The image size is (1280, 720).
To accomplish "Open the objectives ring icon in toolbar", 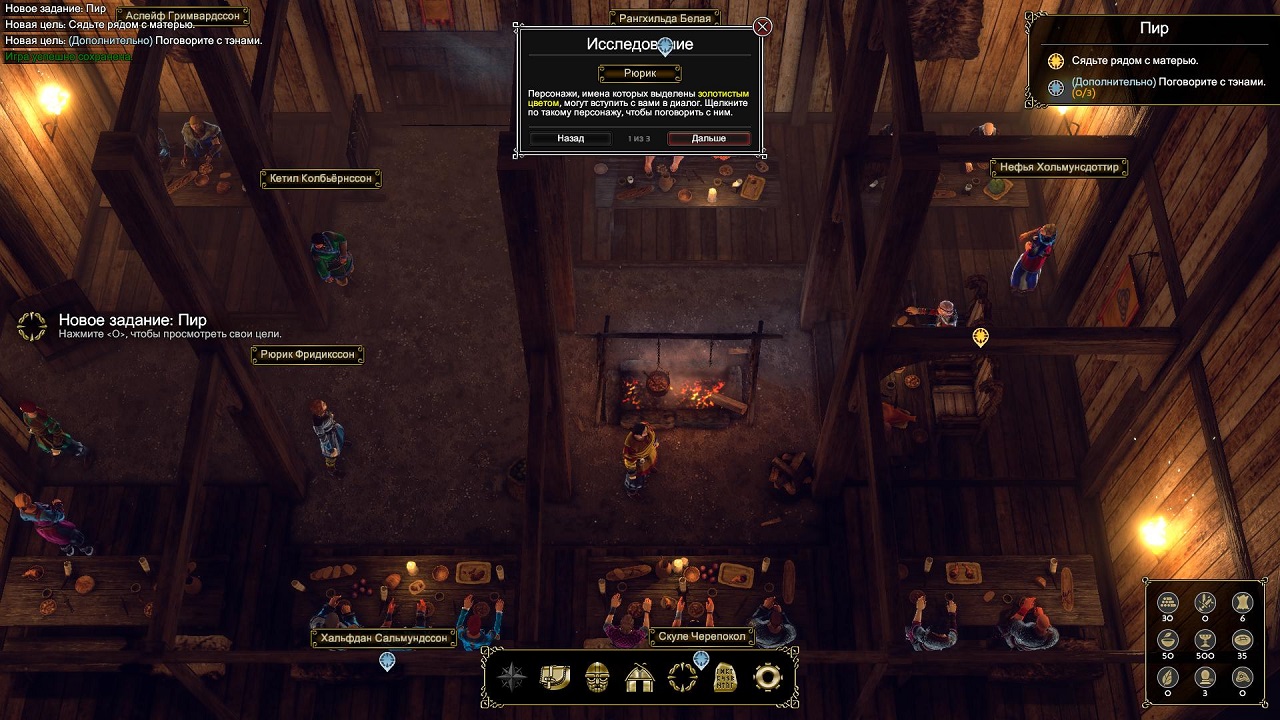I will 682,677.
